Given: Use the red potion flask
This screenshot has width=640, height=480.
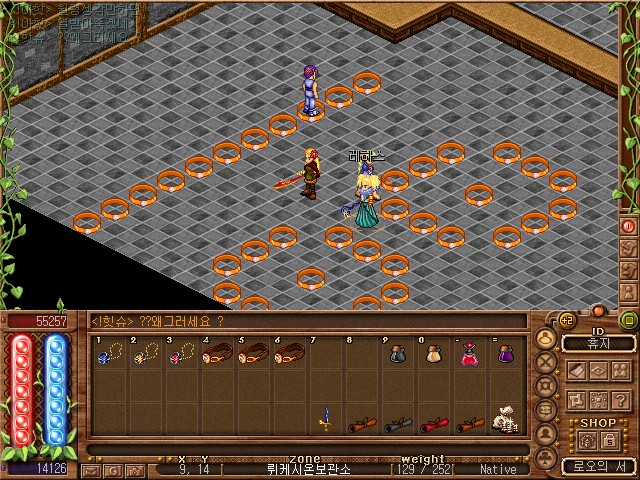Looking at the screenshot, I should 468,354.
